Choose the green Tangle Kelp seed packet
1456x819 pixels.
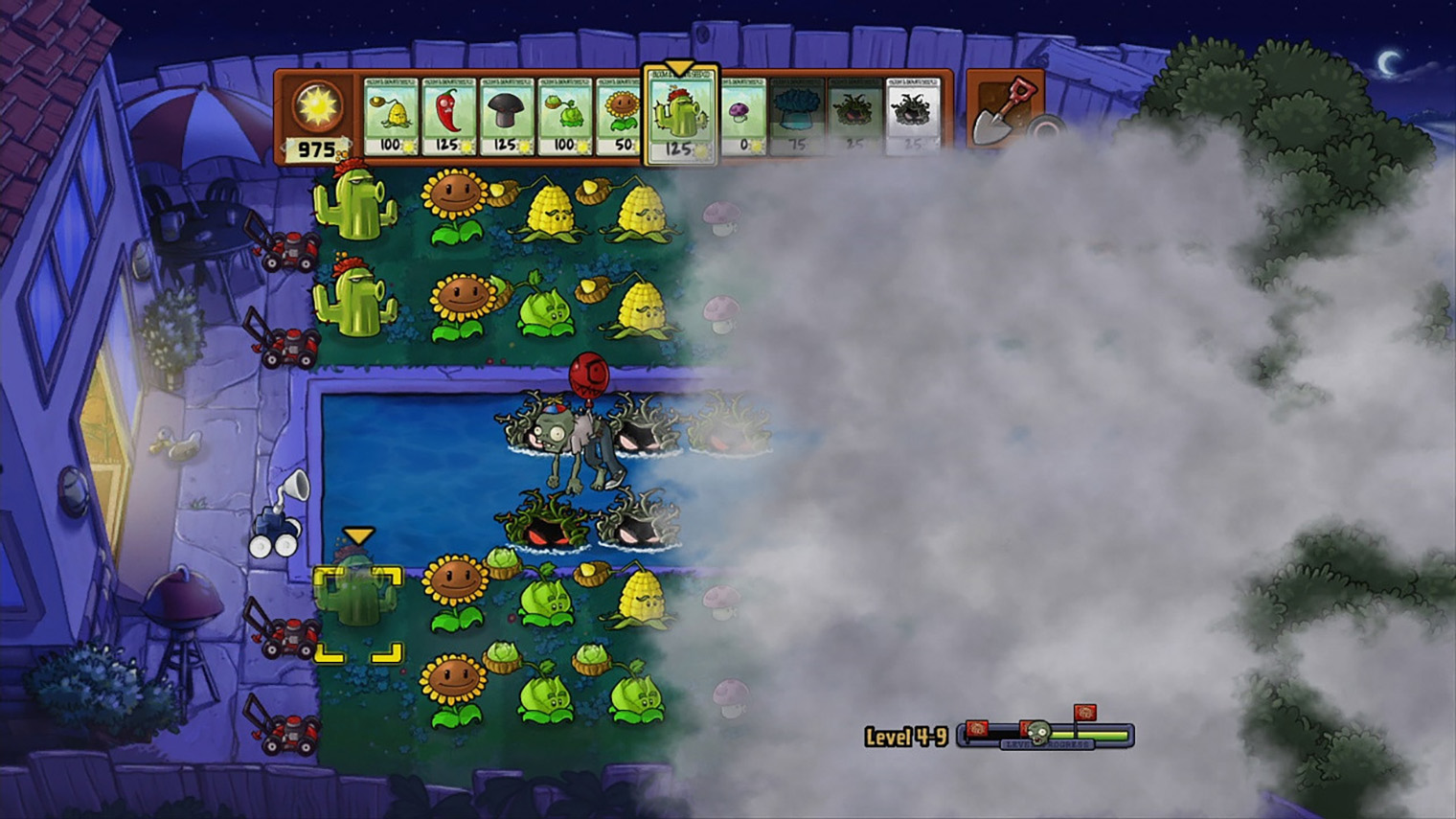coord(854,117)
